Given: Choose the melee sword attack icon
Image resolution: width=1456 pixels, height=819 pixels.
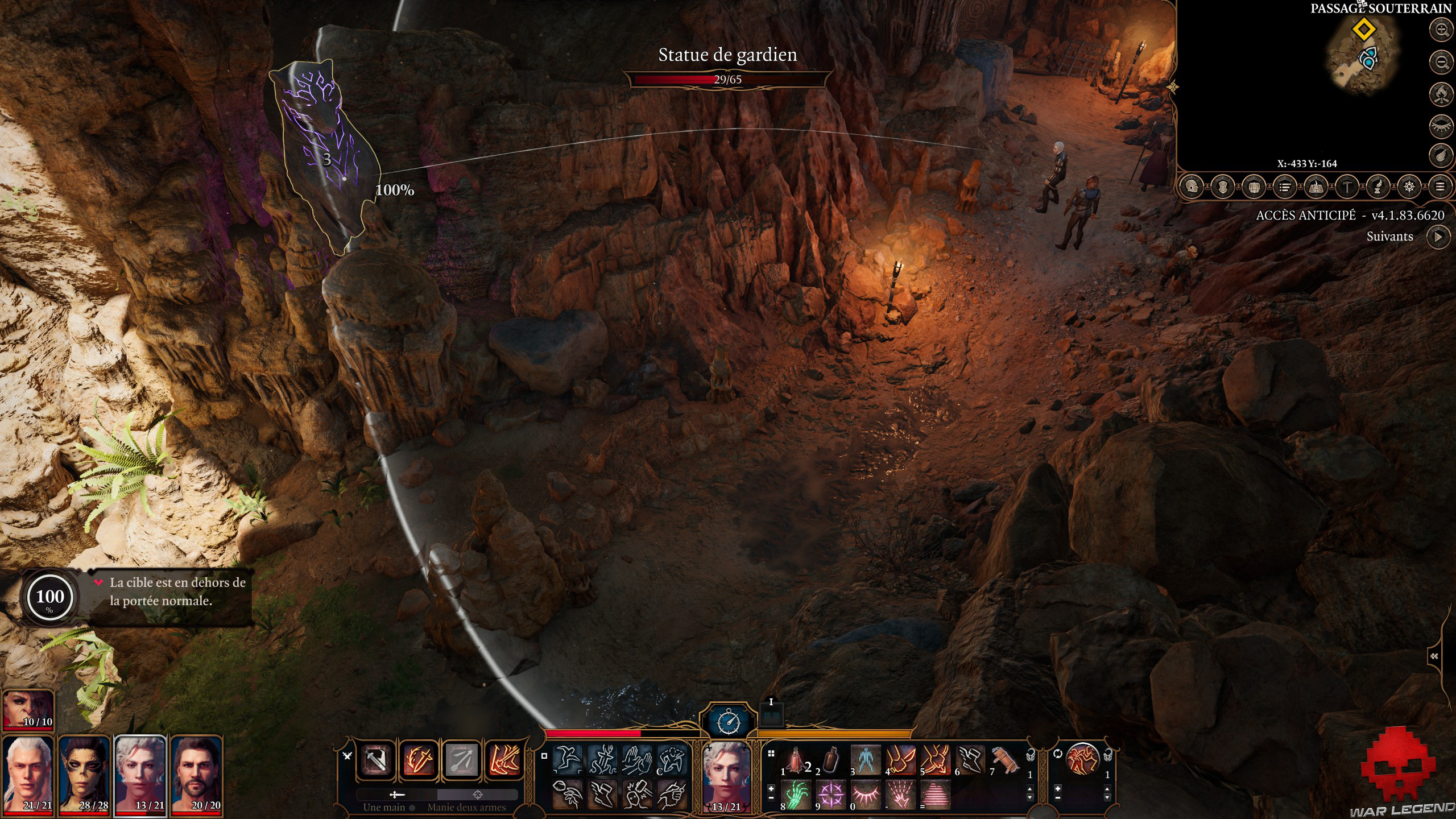Looking at the screenshot, I should pyautogui.click(x=376, y=760).
